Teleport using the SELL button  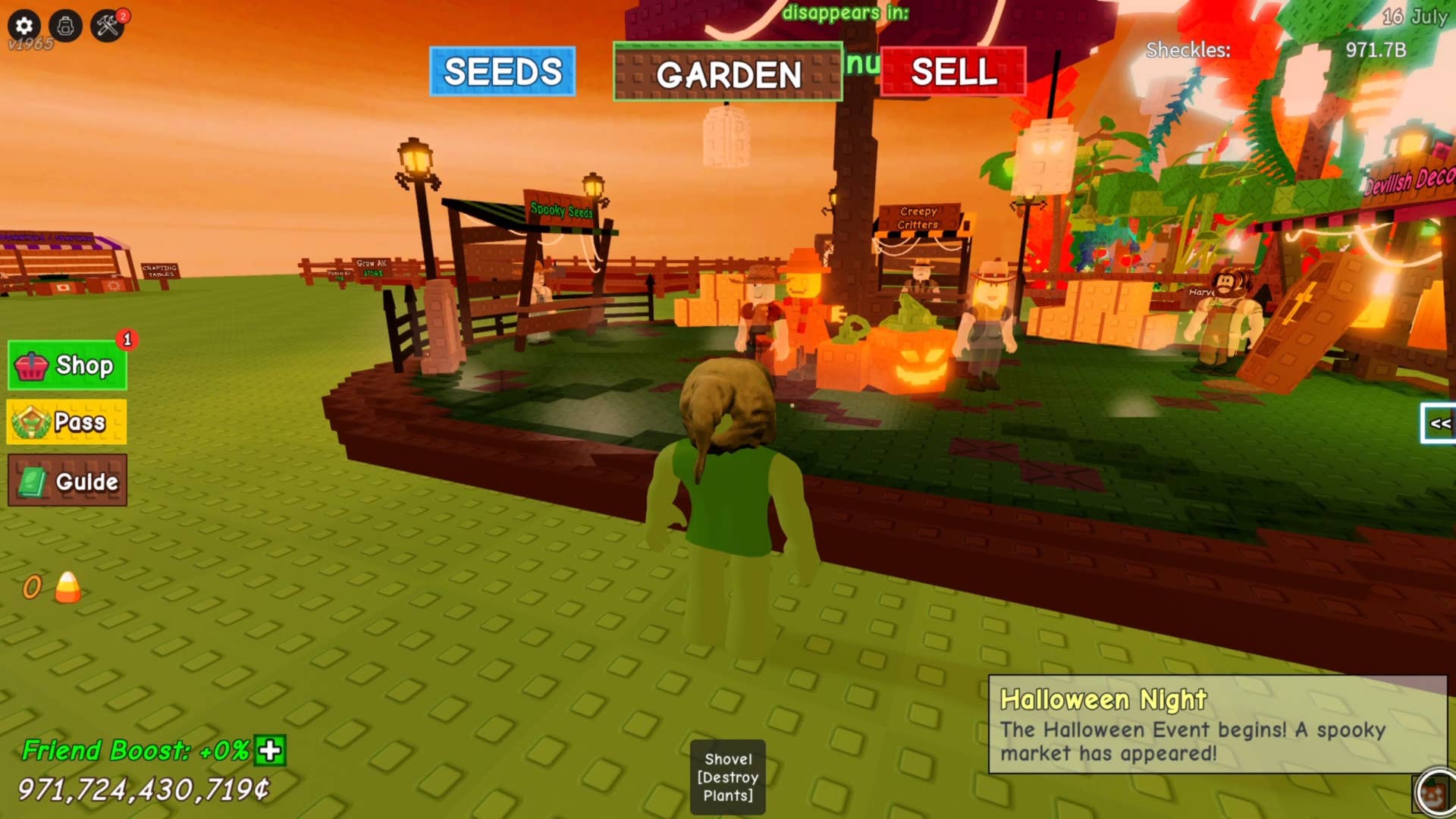953,72
